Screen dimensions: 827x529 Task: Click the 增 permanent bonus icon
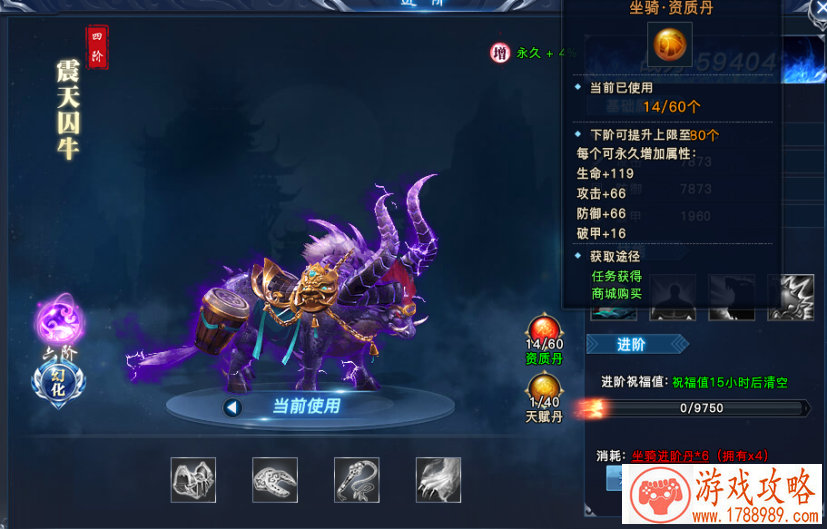click(x=500, y=52)
